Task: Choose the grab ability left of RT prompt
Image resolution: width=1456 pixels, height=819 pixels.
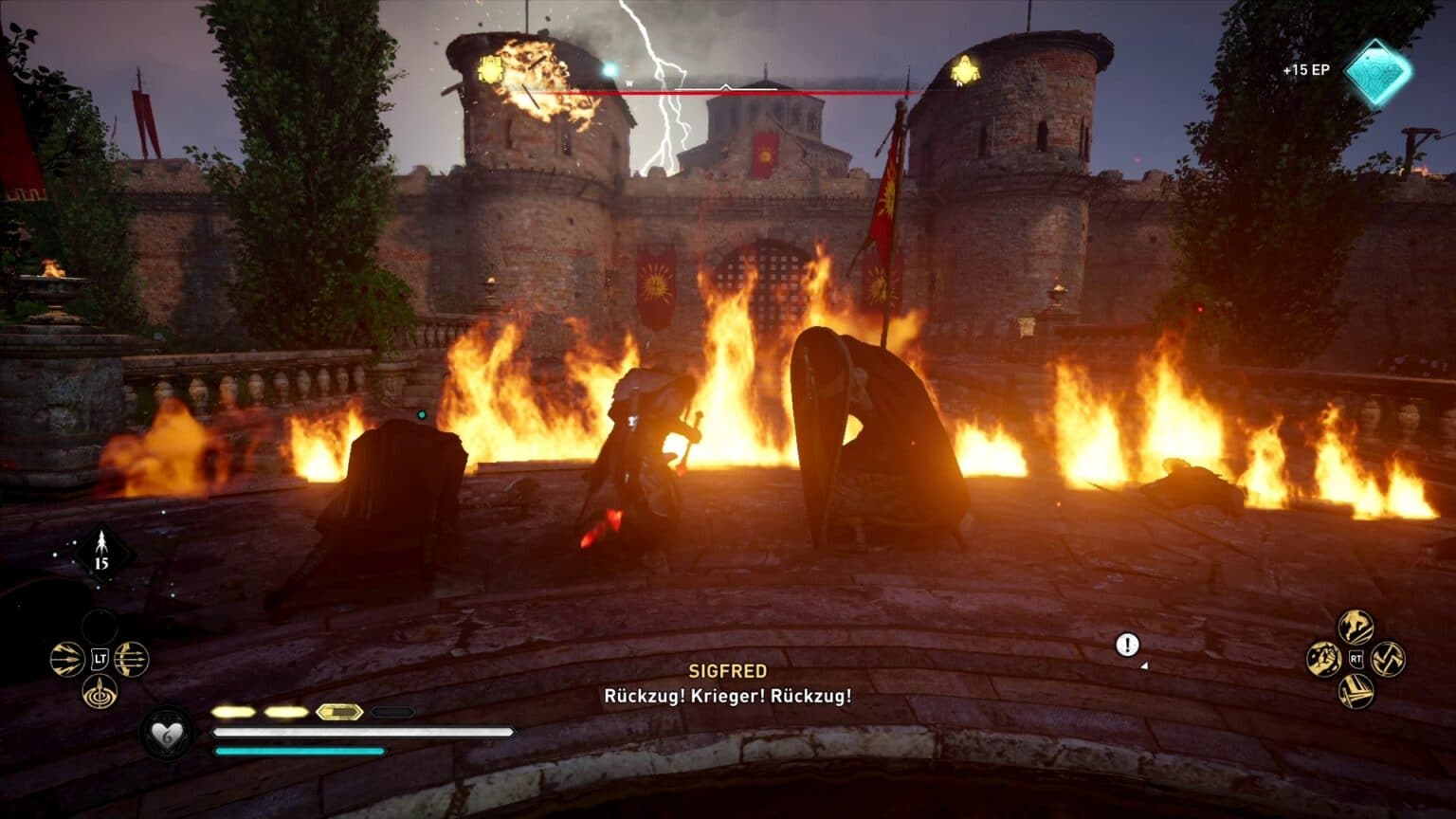Action: (x=1324, y=659)
